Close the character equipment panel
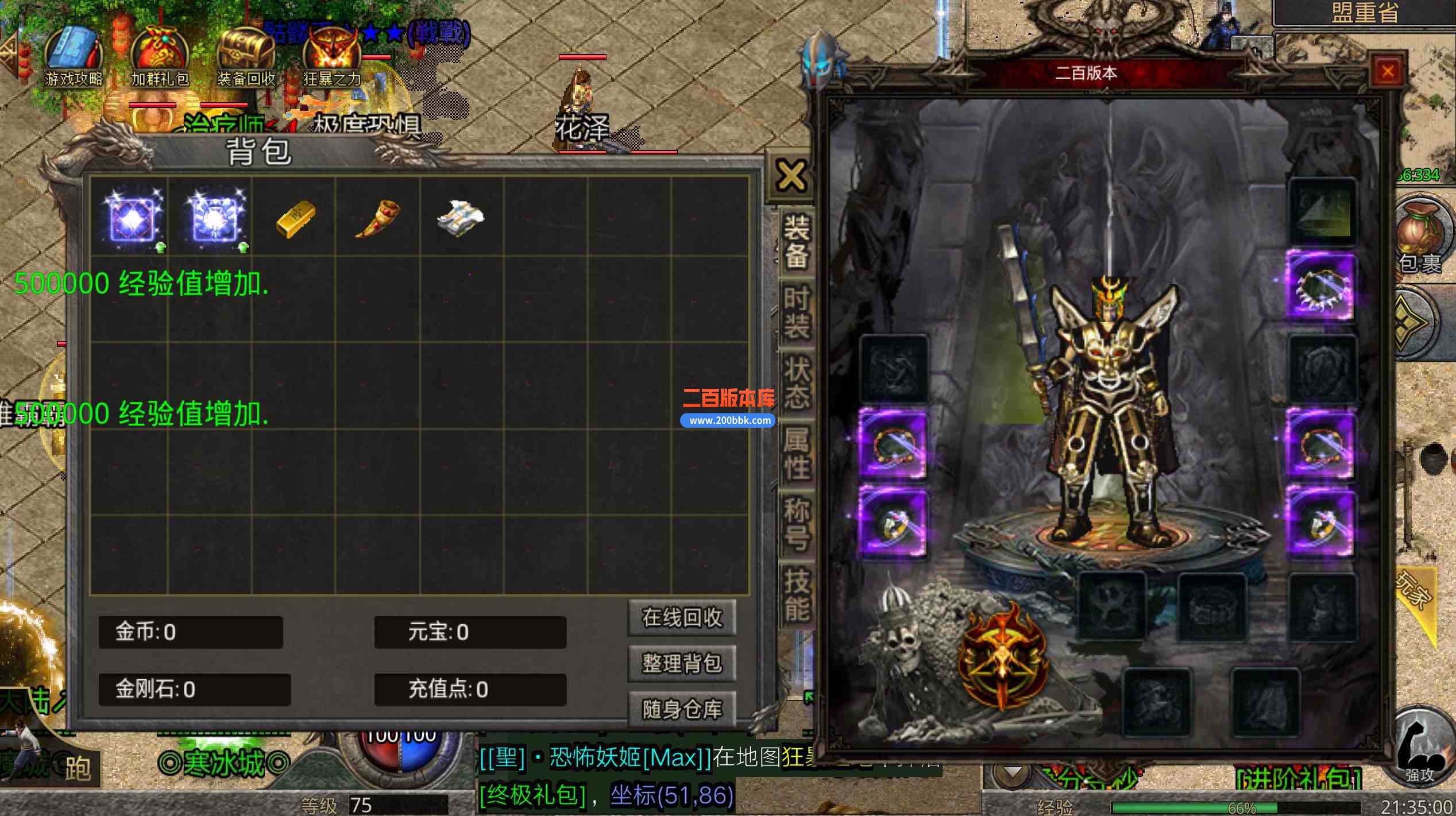The width and height of the screenshot is (1456, 816). (x=1388, y=72)
